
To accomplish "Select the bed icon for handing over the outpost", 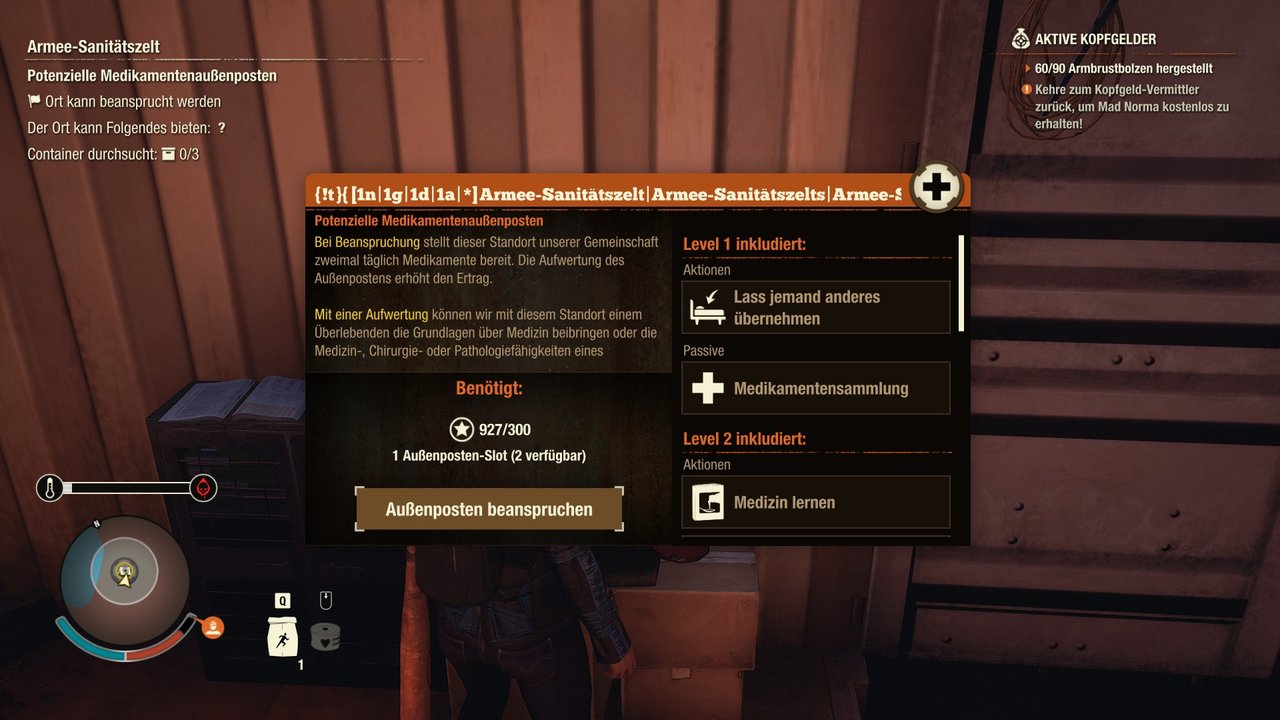I will click(707, 307).
